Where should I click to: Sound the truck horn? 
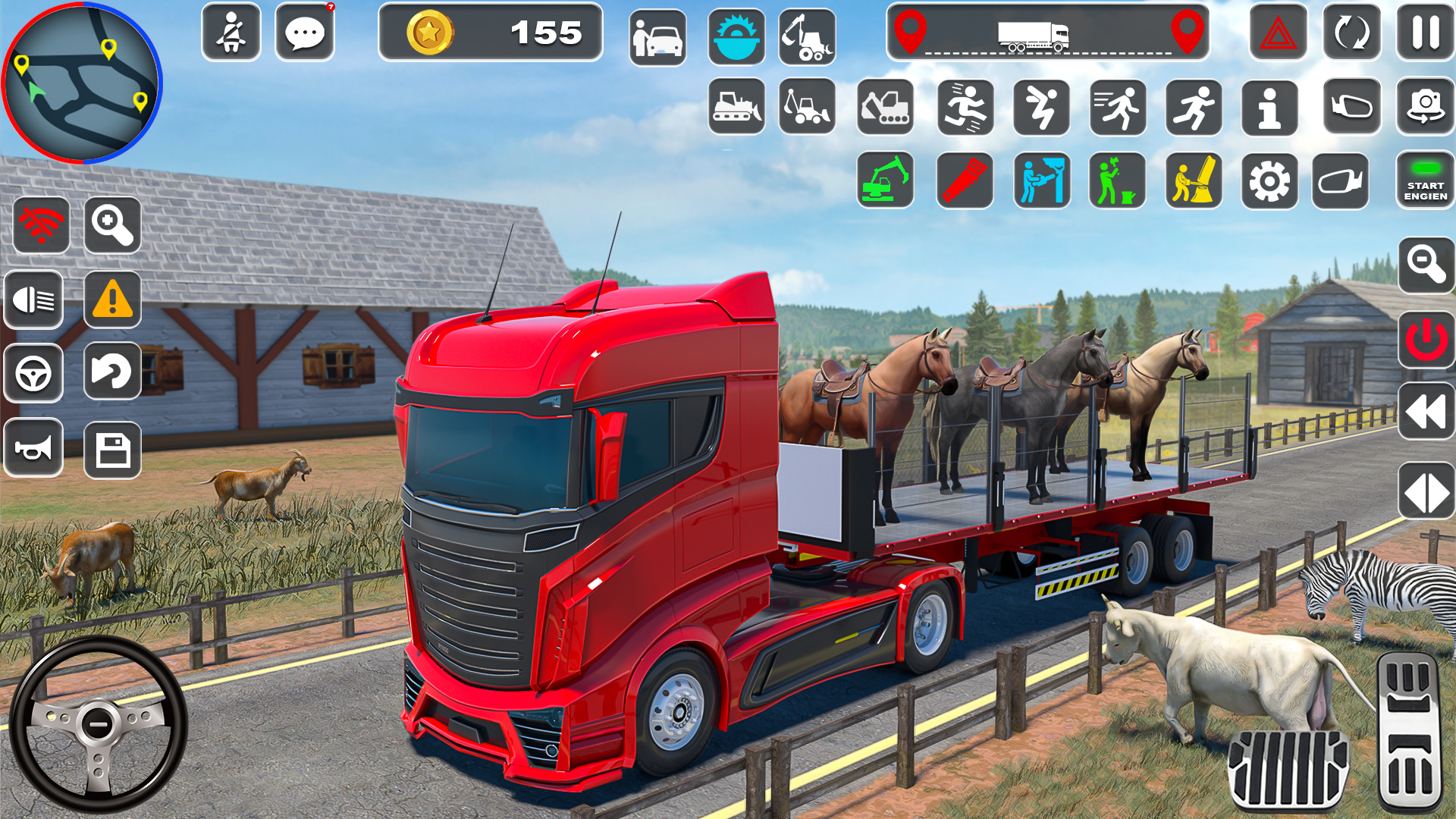pyautogui.click(x=33, y=449)
